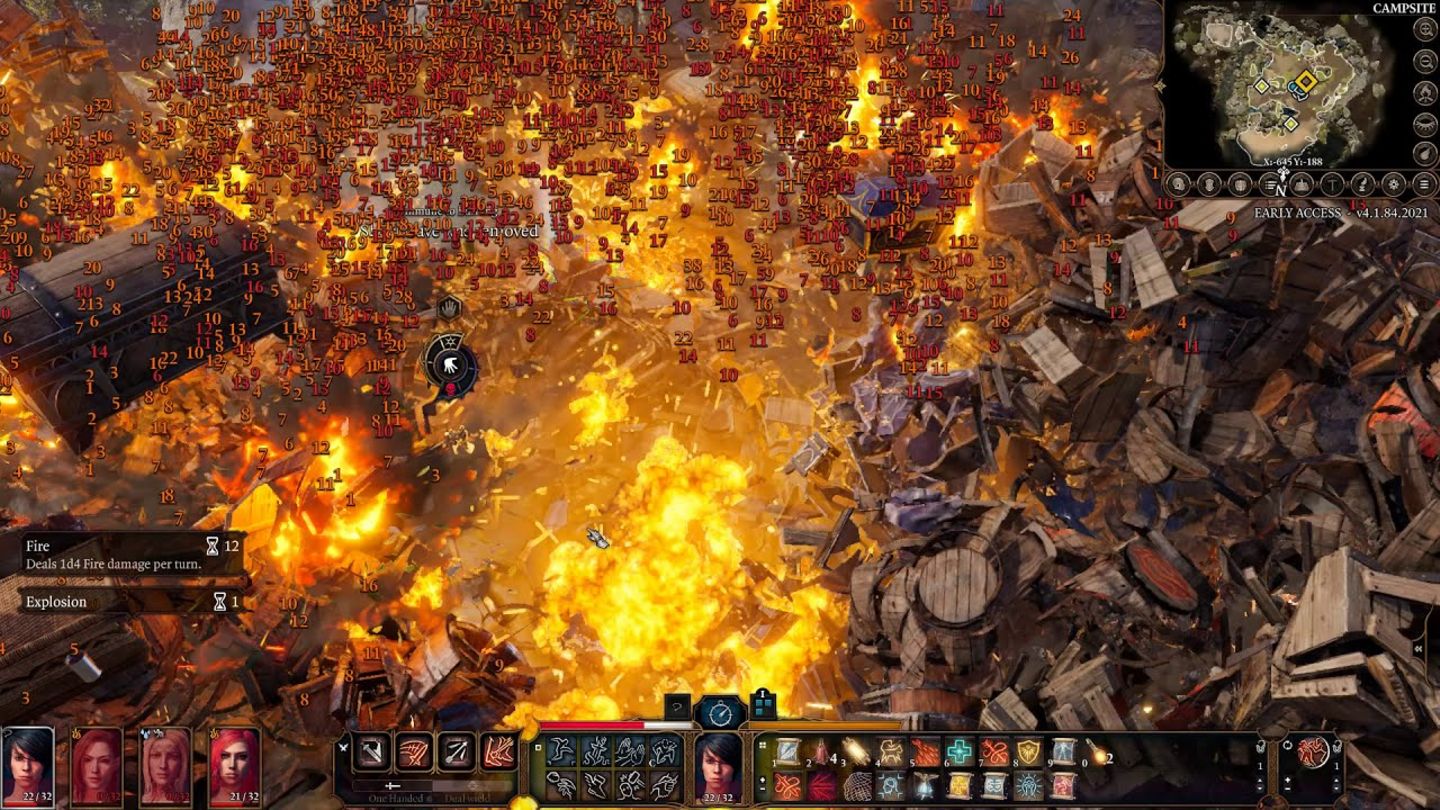This screenshot has width=1440, height=810.
Task: Click the compass end-turn button
Action: [720, 713]
